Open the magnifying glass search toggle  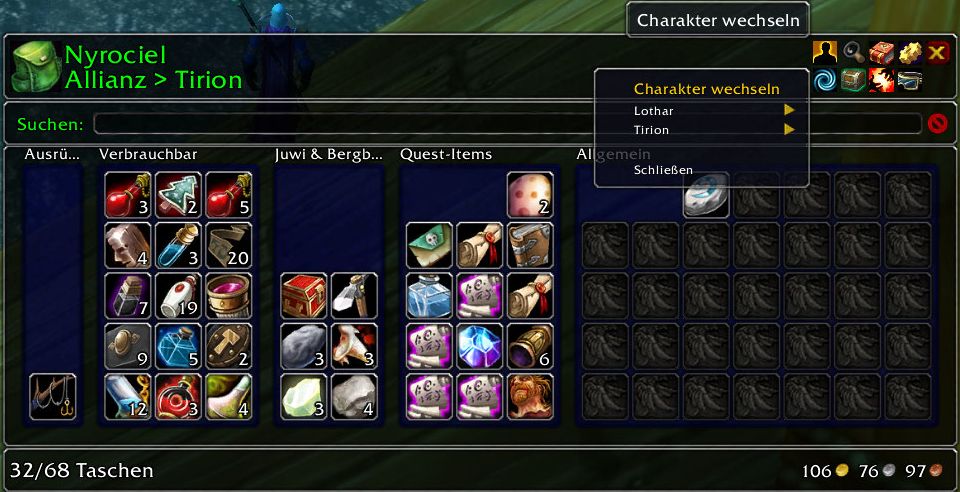tap(853, 53)
